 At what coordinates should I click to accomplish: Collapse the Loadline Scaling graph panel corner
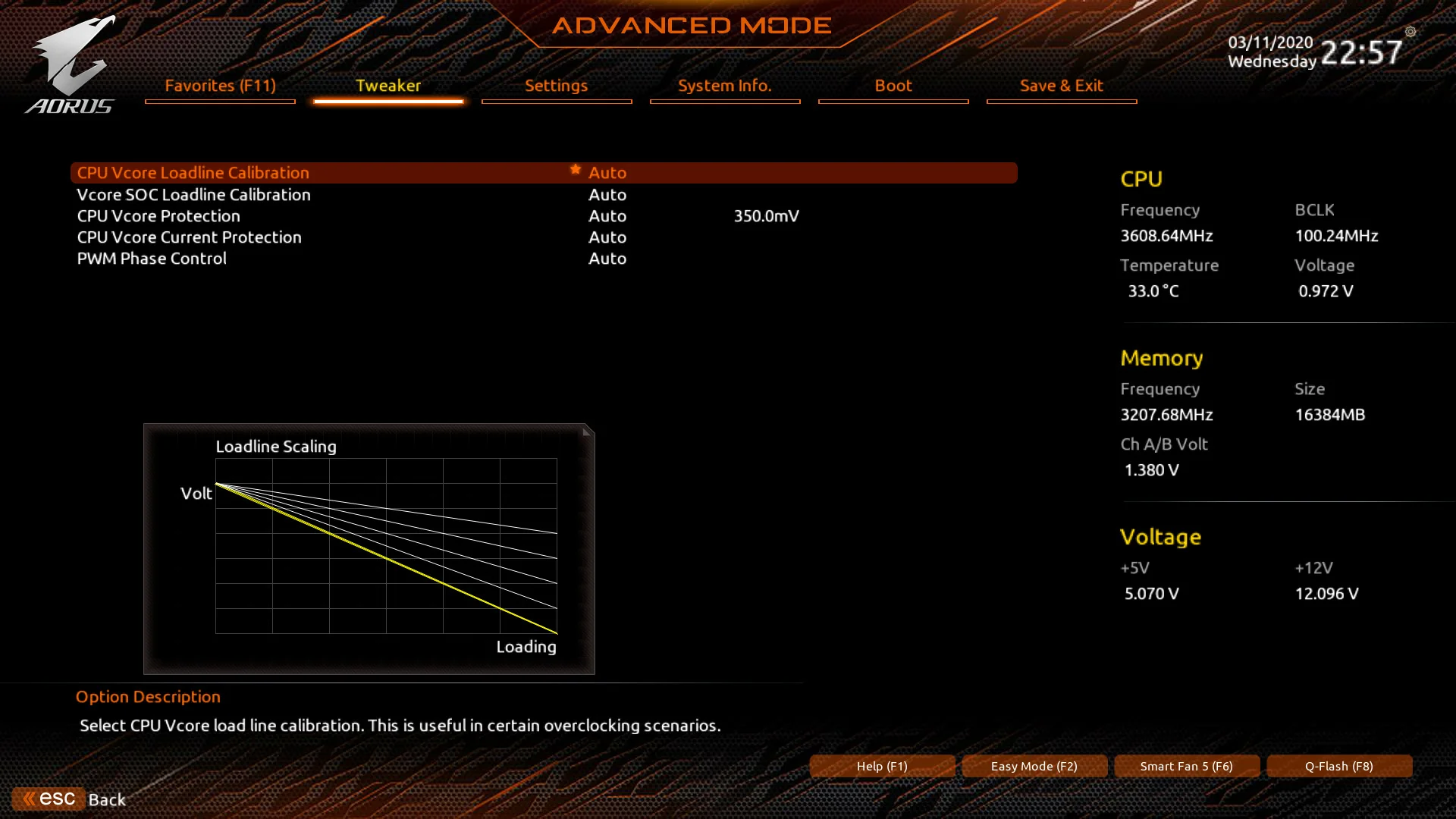pos(587,431)
